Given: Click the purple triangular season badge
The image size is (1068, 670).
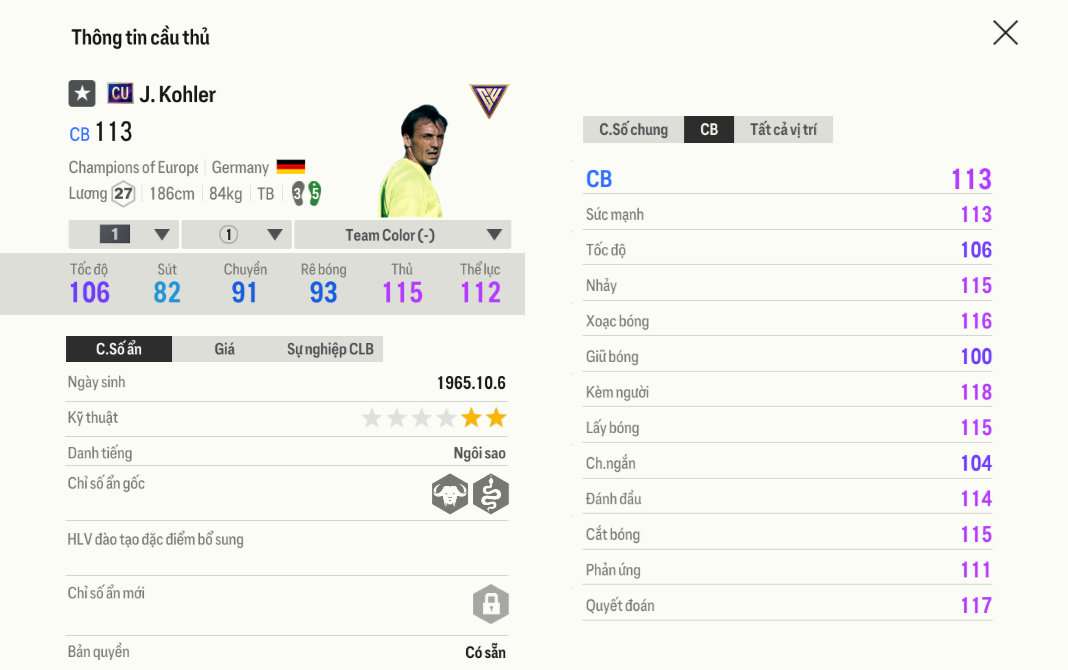Looking at the screenshot, I should pyautogui.click(x=489, y=100).
